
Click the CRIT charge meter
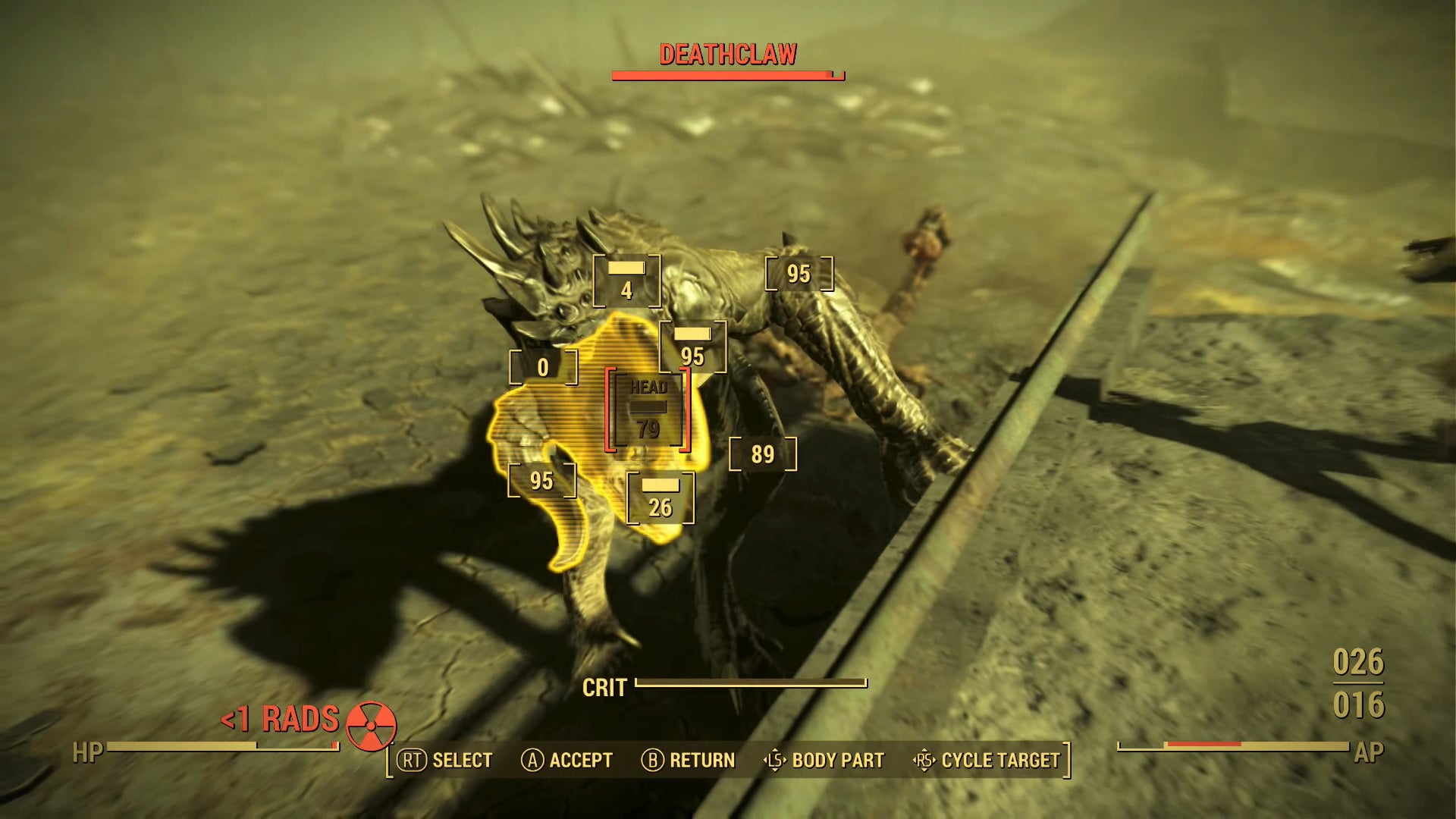coord(751,682)
